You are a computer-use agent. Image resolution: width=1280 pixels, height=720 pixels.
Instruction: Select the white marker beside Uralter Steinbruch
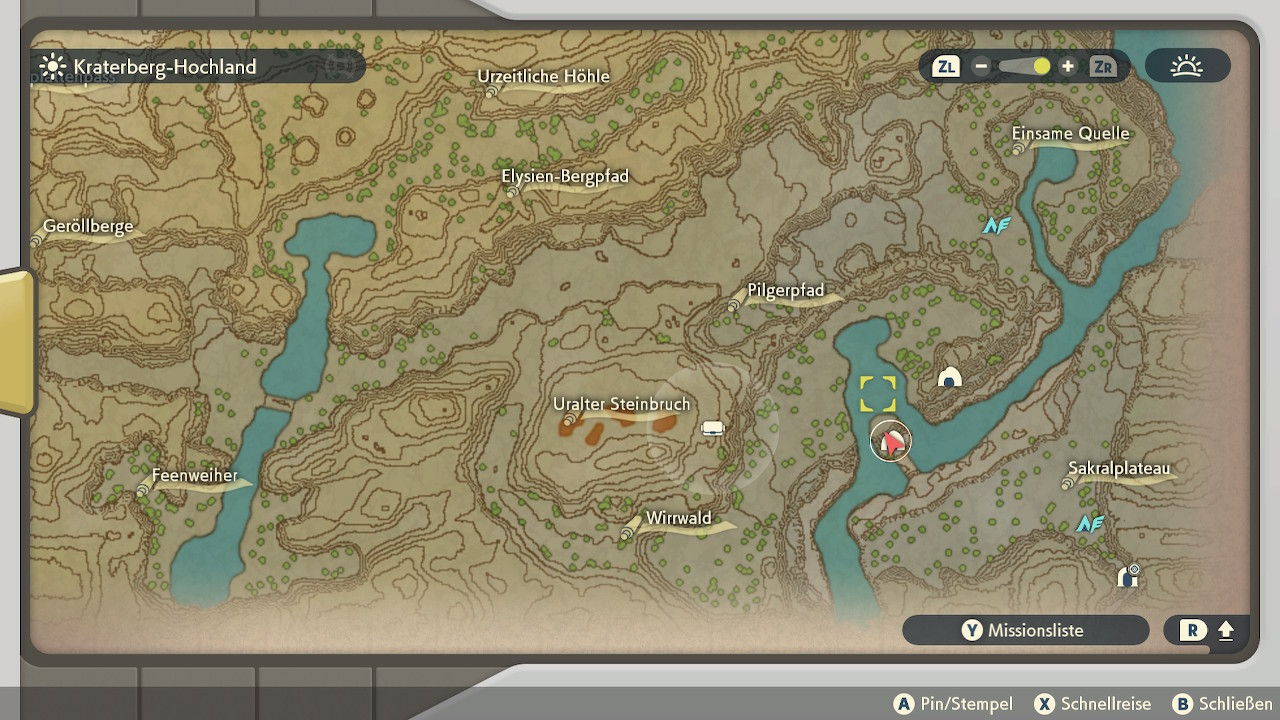(x=712, y=429)
